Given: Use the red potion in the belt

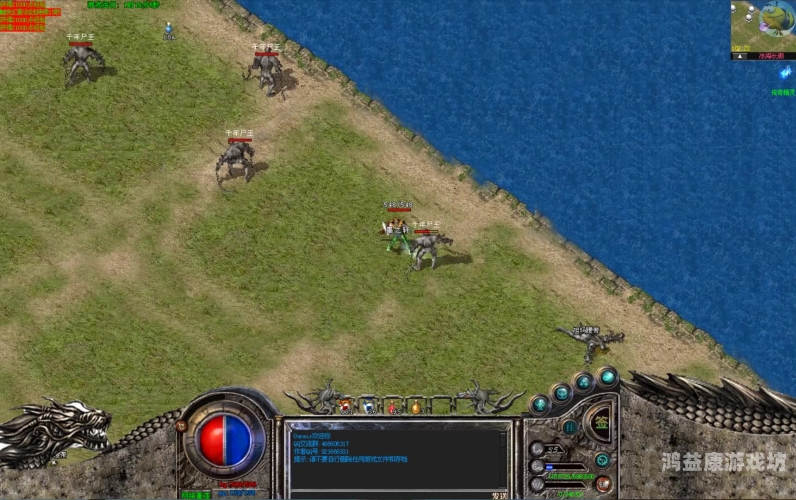Looking at the screenshot, I should point(346,406).
